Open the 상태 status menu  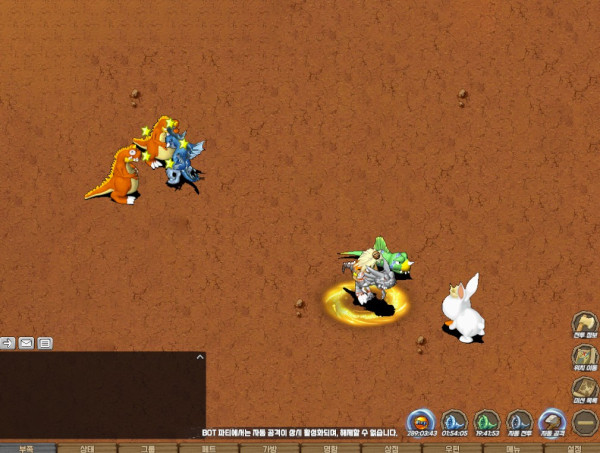coord(87,448)
